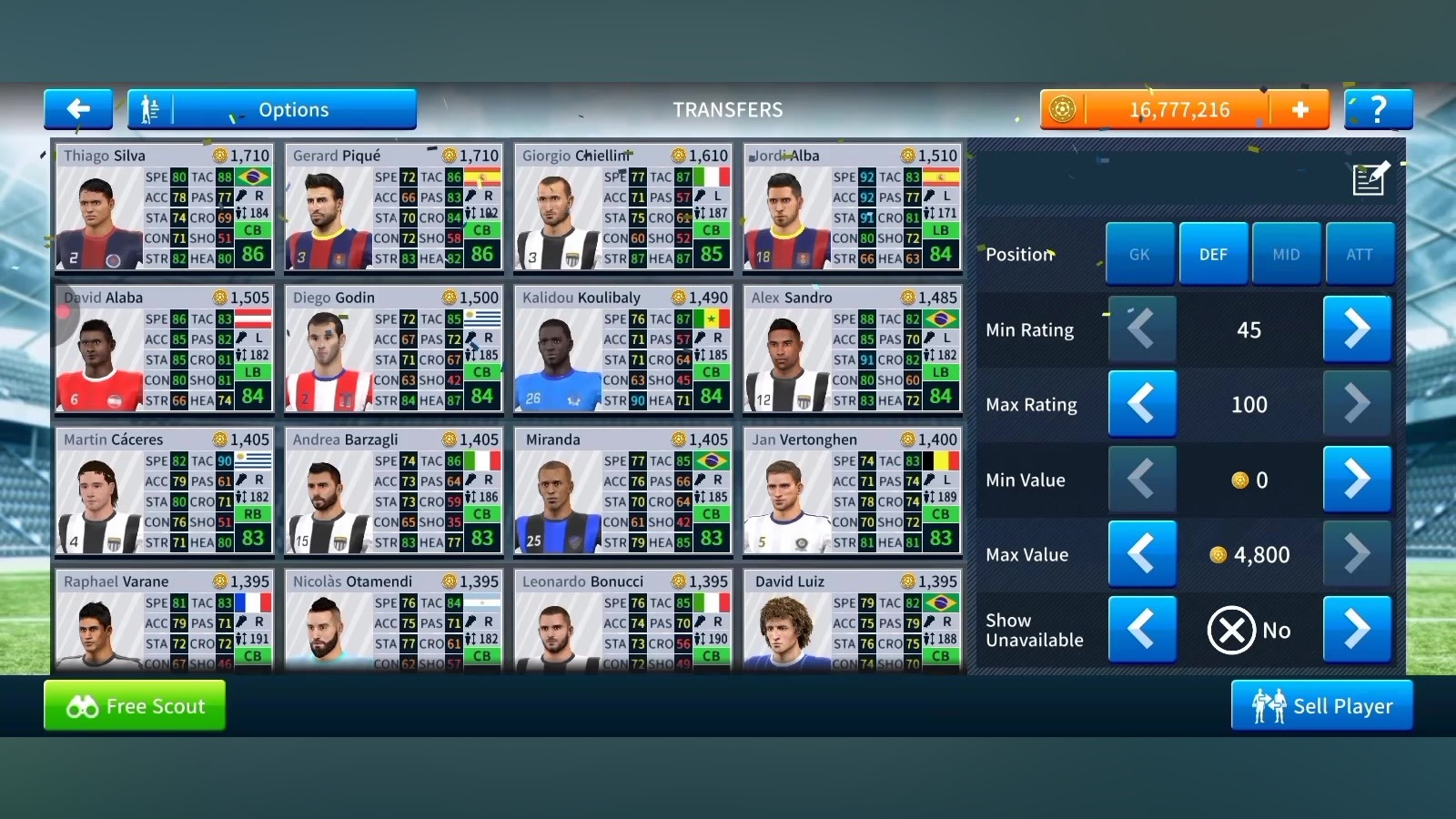Raise the Min Value filter
Viewport: 1456px width, 819px height.
[x=1357, y=479]
